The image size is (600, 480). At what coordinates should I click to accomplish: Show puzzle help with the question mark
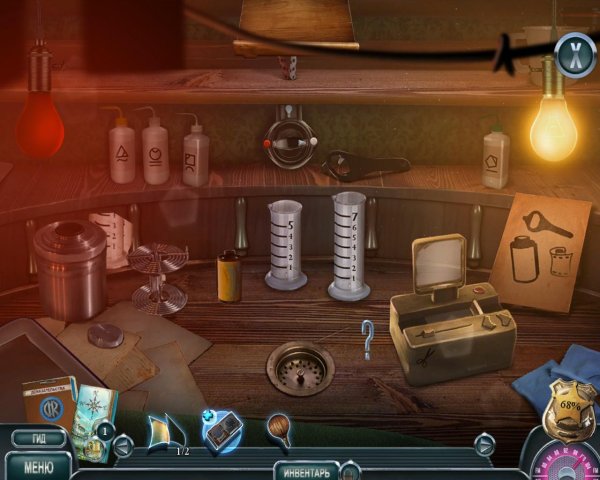(x=368, y=339)
